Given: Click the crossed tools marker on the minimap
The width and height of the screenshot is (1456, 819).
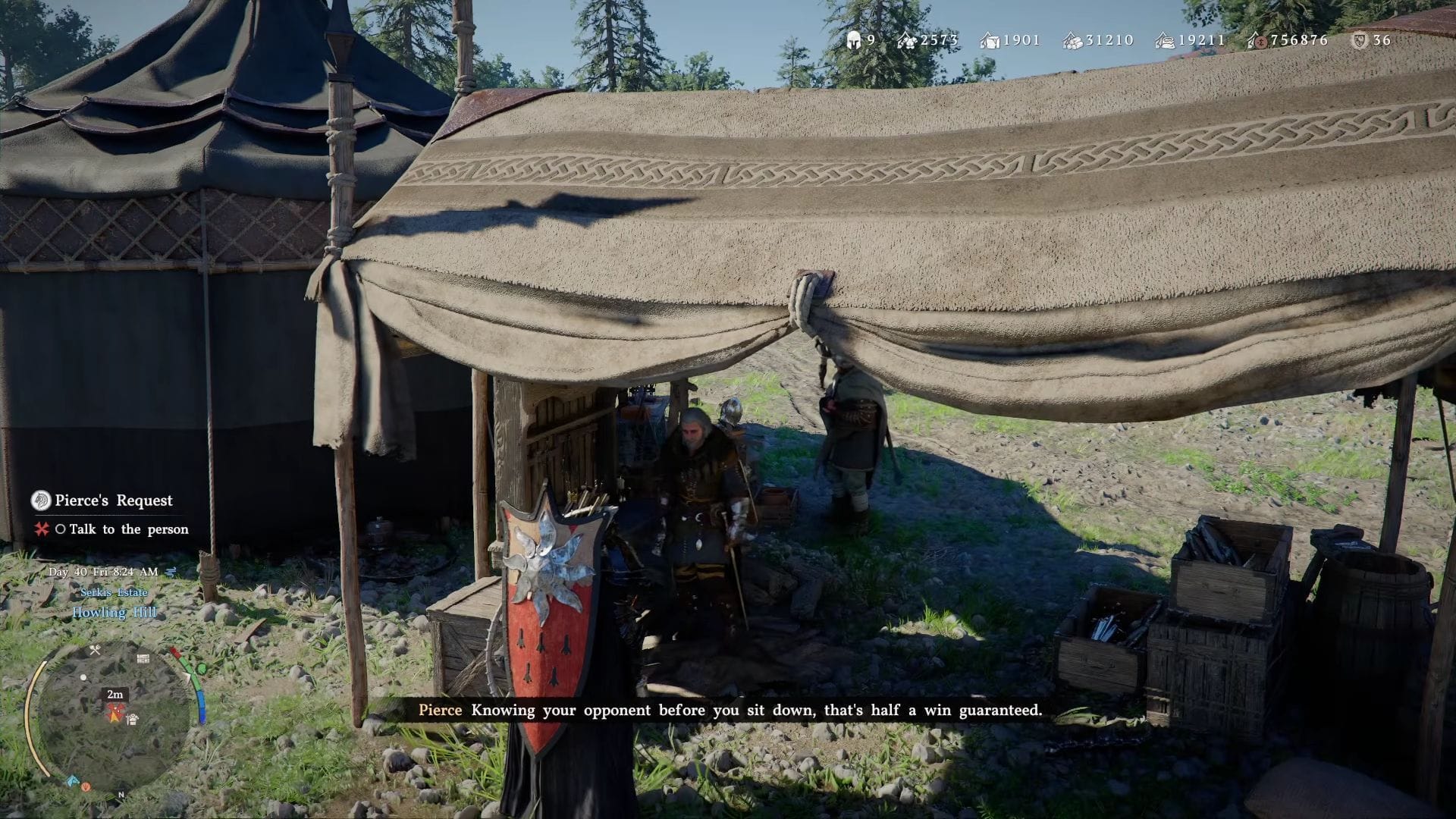Looking at the screenshot, I should pyautogui.click(x=96, y=650).
